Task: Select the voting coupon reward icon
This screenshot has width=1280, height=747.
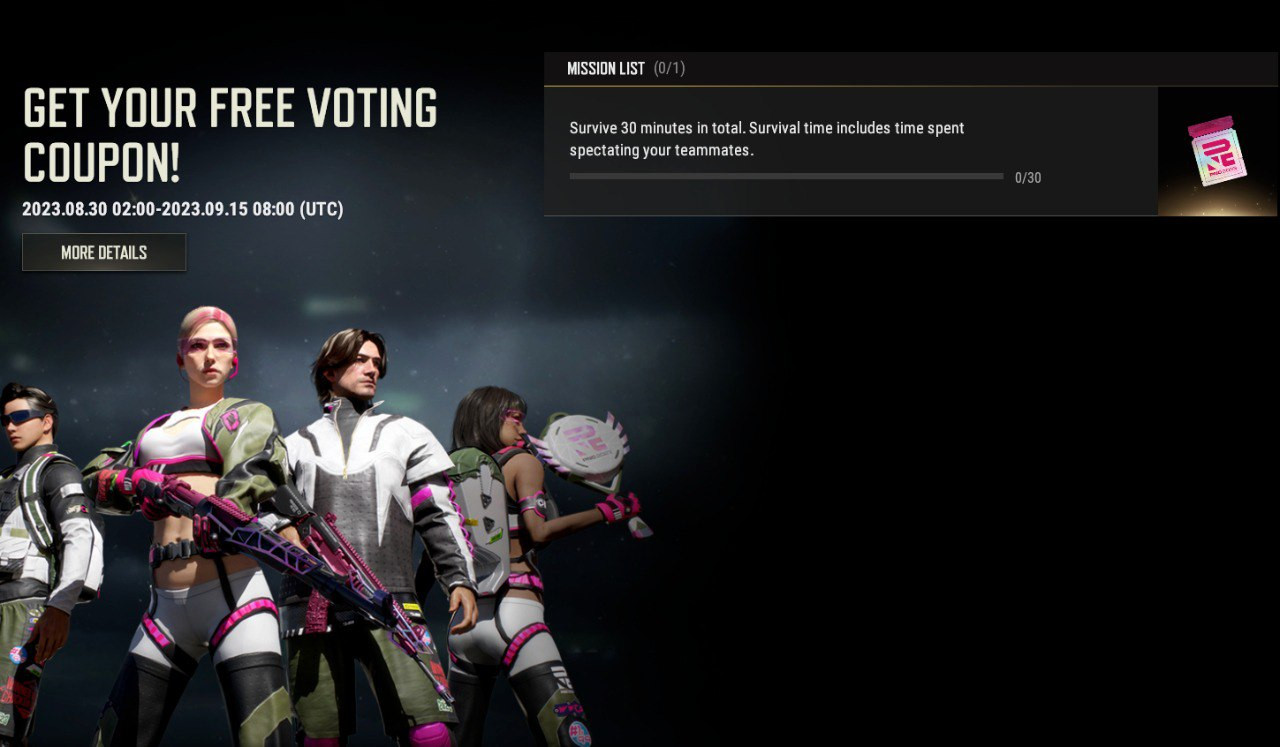Action: pyautogui.click(x=1216, y=151)
